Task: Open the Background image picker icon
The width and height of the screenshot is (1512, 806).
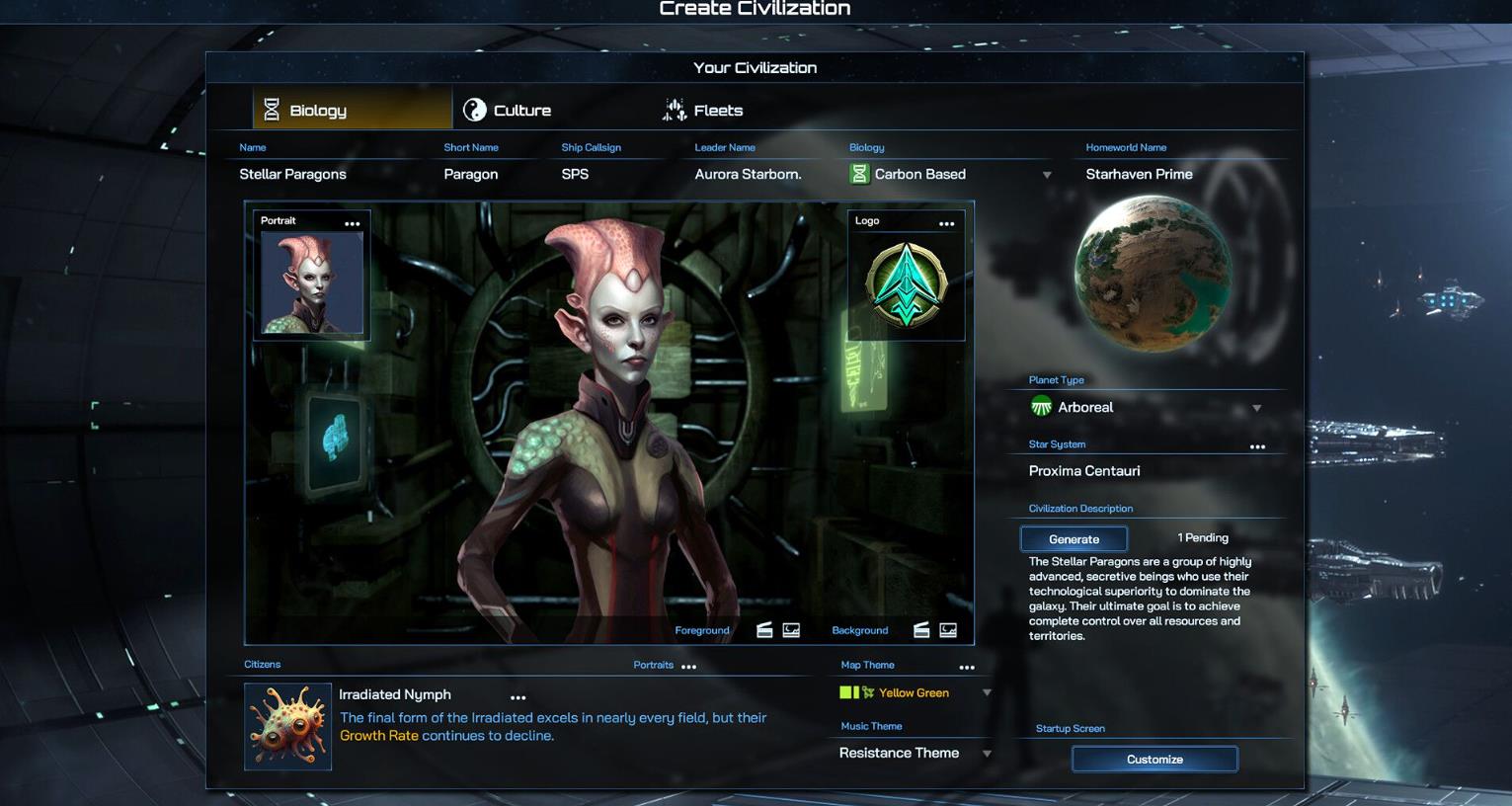Action: click(x=947, y=628)
